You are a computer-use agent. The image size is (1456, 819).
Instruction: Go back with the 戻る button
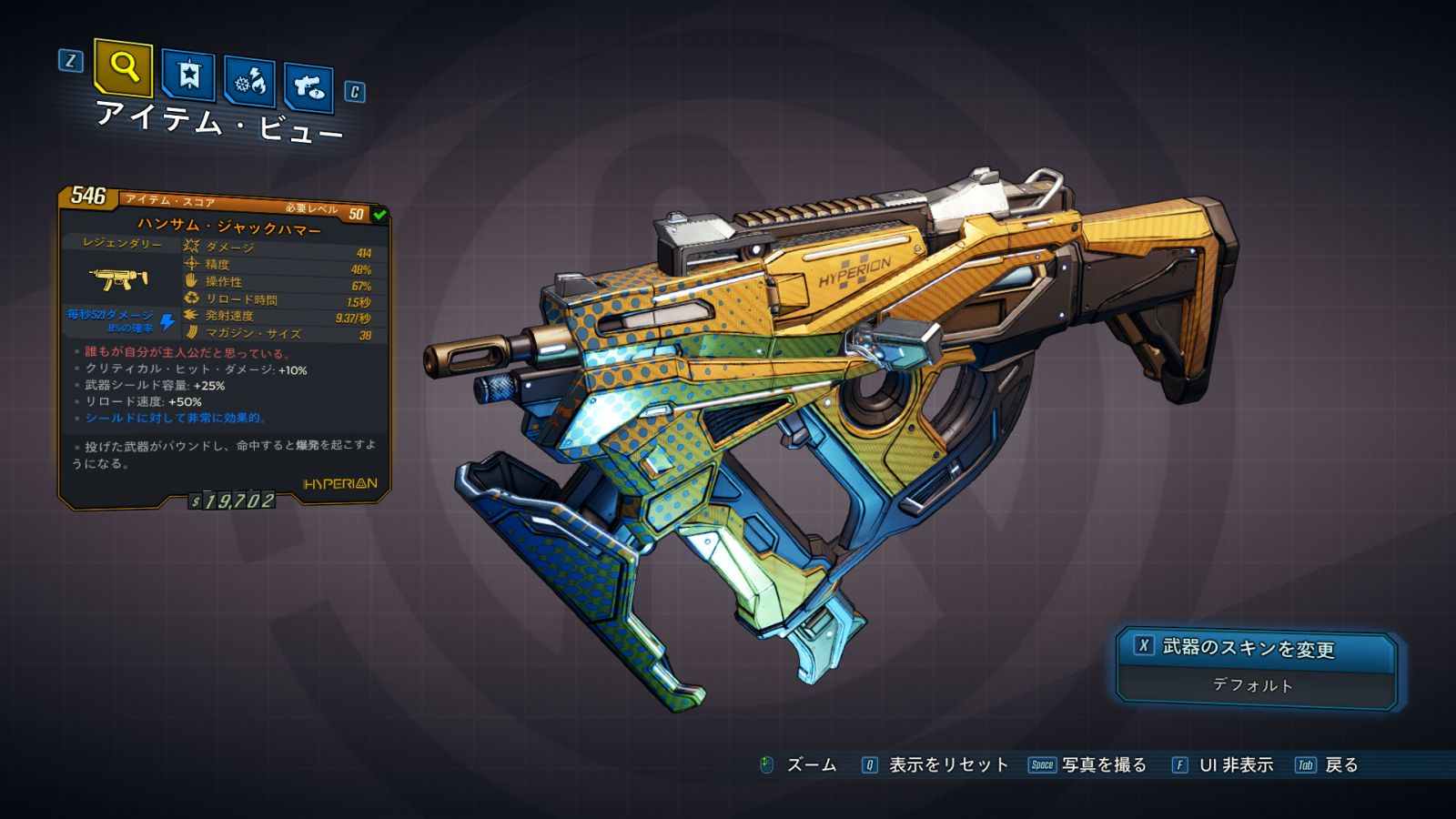1328,765
